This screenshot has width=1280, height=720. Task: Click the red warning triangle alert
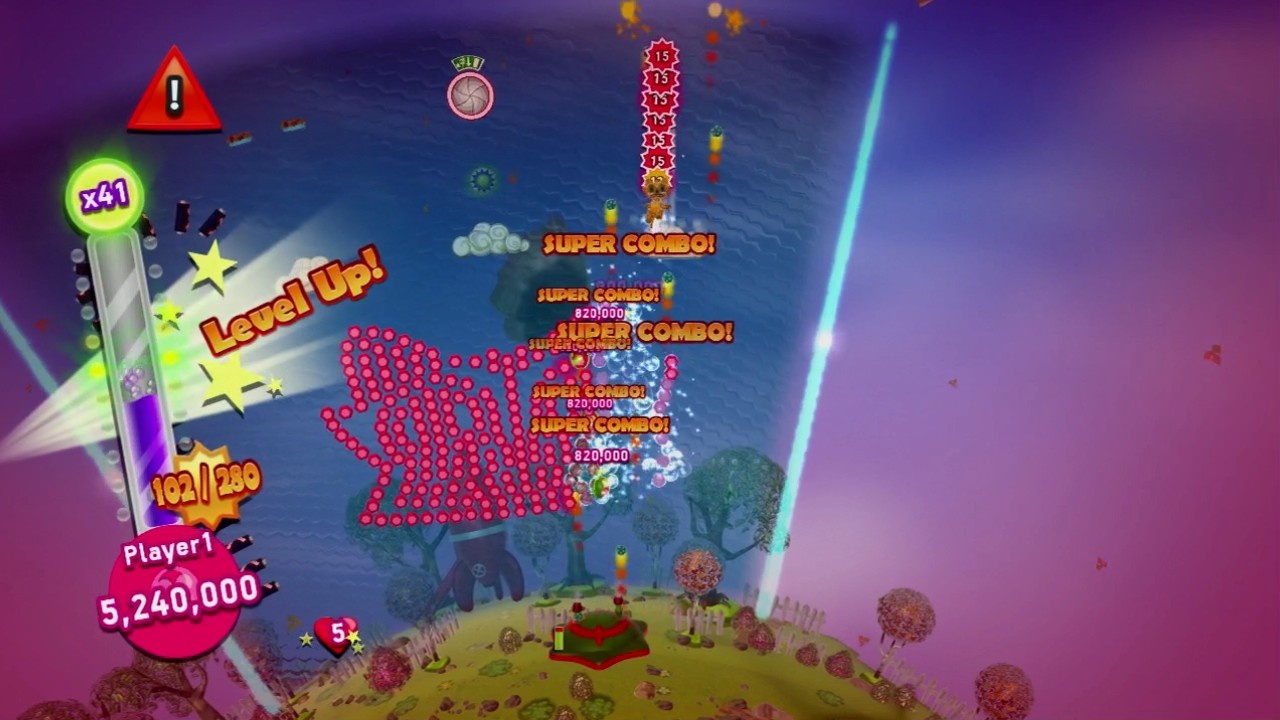click(x=175, y=90)
